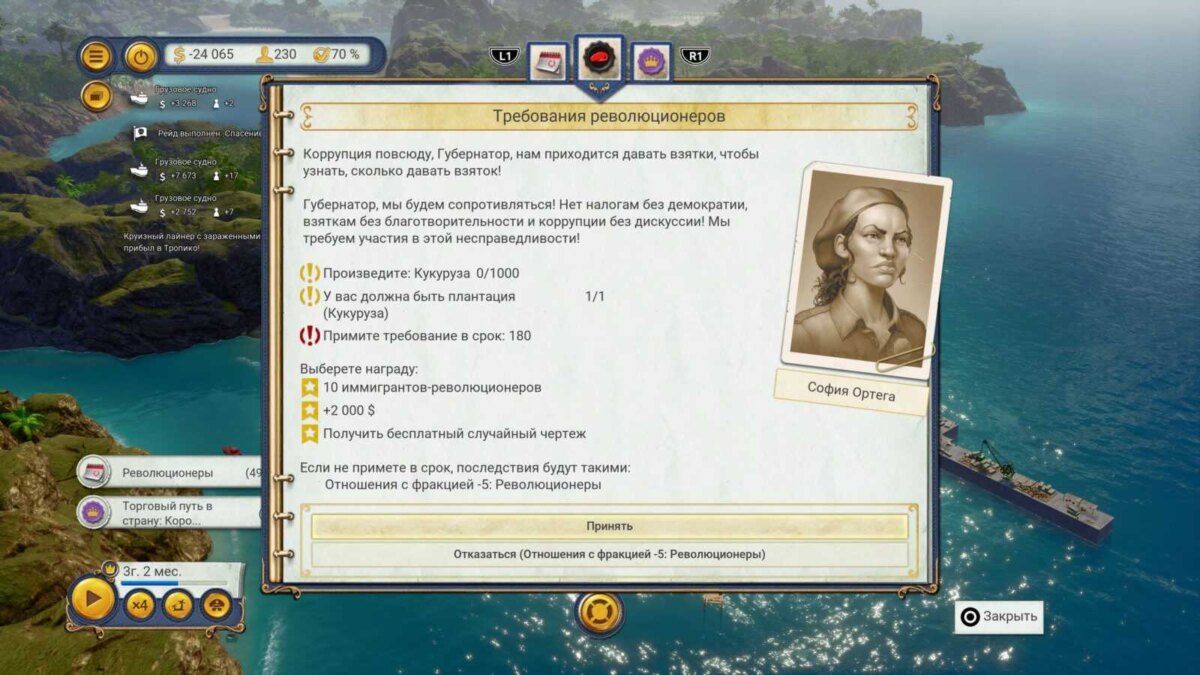This screenshot has width=1200, height=675.
Task: Click the power button icon
Action: [141, 55]
